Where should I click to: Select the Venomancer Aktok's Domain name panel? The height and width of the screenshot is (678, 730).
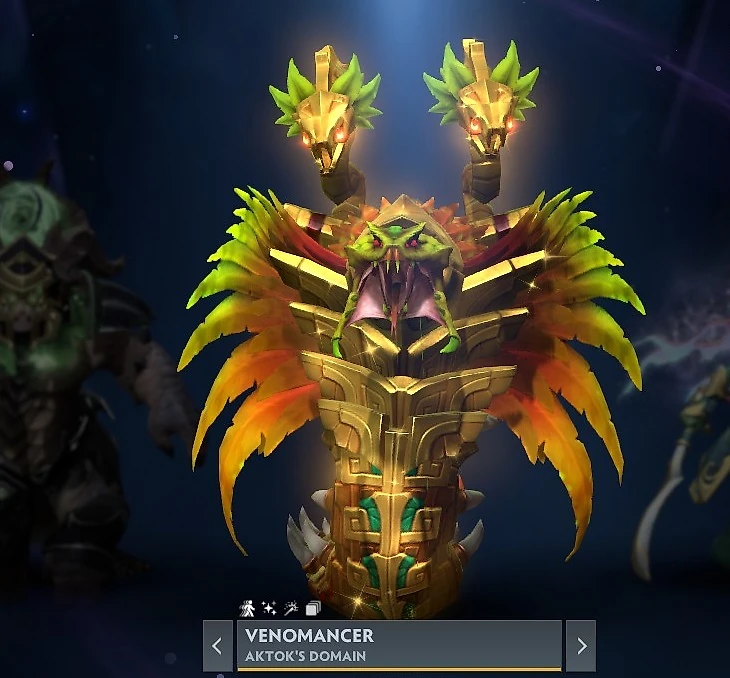click(398, 645)
